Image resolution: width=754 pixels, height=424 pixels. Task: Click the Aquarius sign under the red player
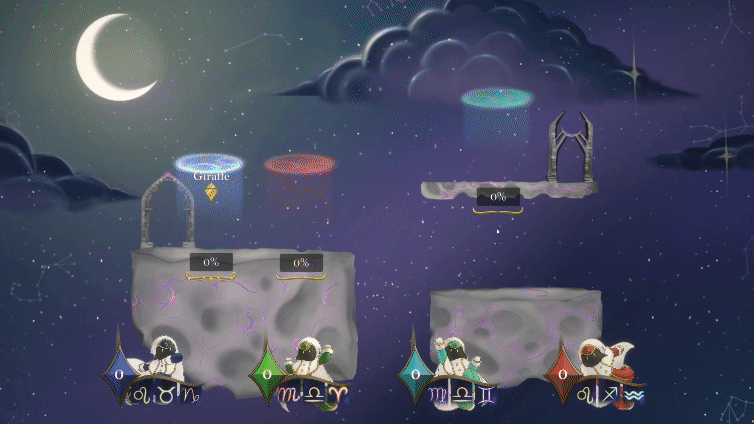click(x=636, y=395)
